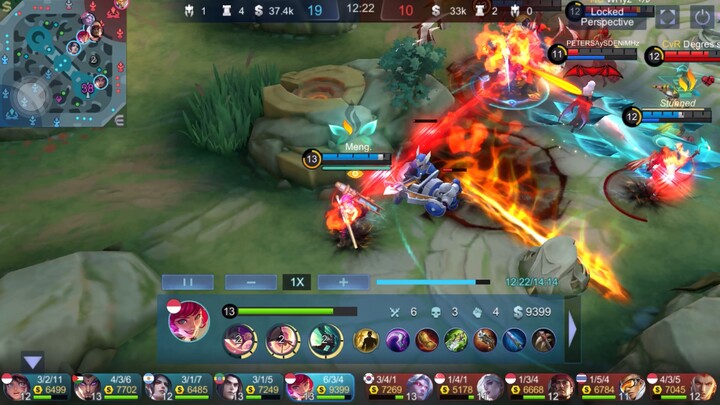Increase replay speed with the plus button
This screenshot has height=405, width=720.
(x=343, y=282)
